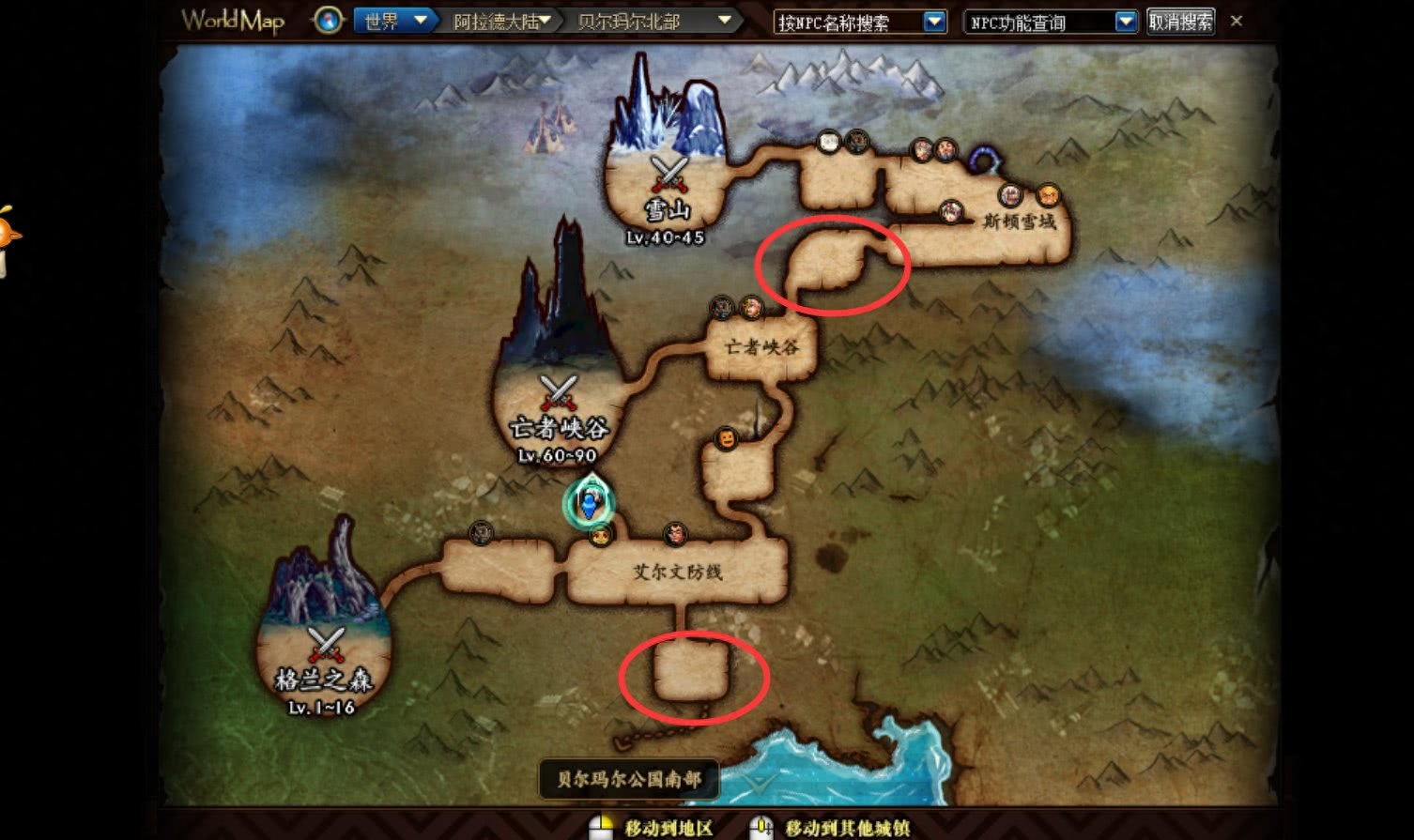Click the blue portal ring marker
Image resolution: width=1414 pixels, height=840 pixels.
click(x=984, y=160)
